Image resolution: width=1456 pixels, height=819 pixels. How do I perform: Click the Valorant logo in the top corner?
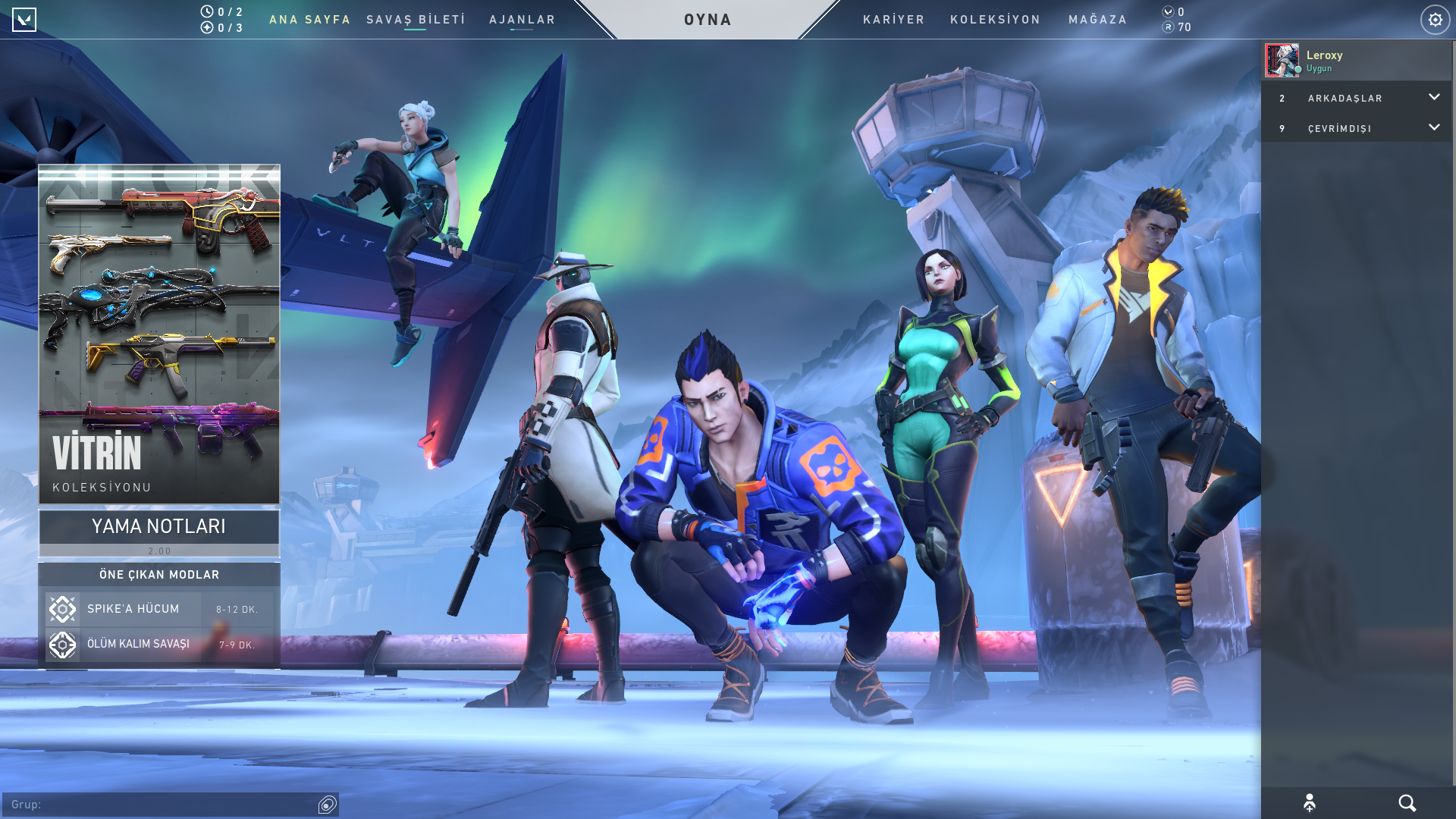[24, 20]
